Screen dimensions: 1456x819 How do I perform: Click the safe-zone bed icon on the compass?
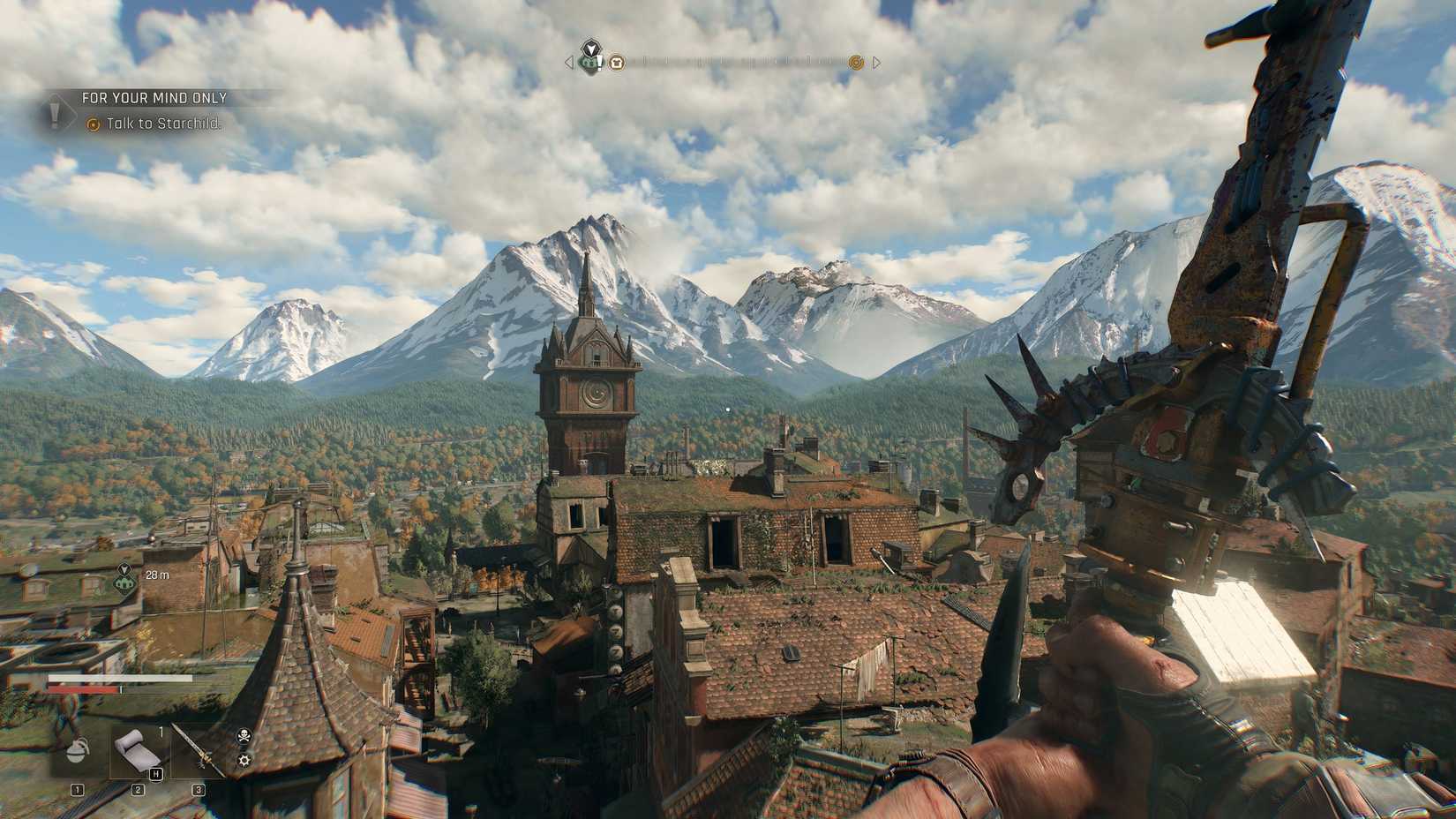617,63
